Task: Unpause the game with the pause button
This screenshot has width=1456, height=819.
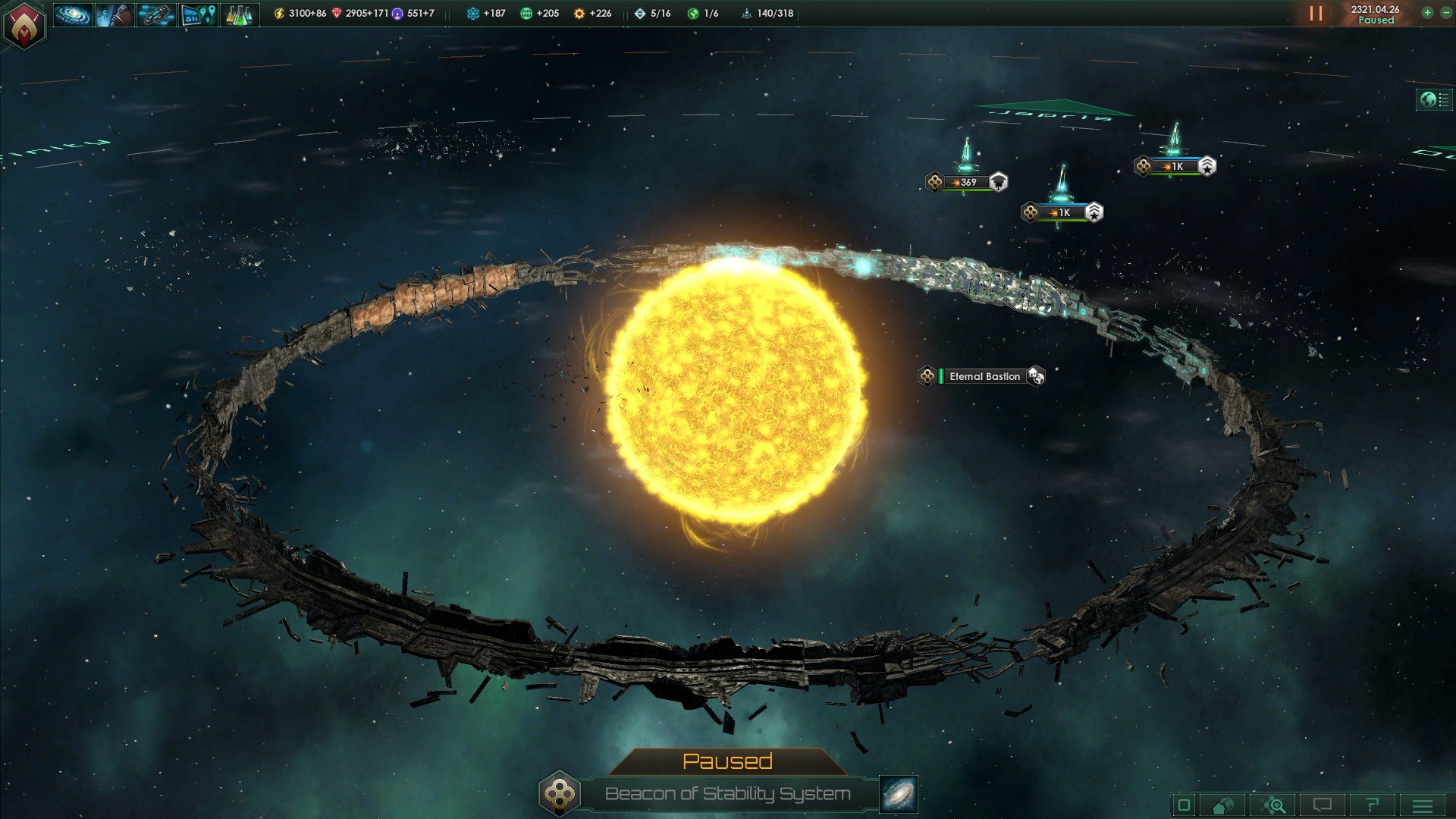Action: point(1316,14)
